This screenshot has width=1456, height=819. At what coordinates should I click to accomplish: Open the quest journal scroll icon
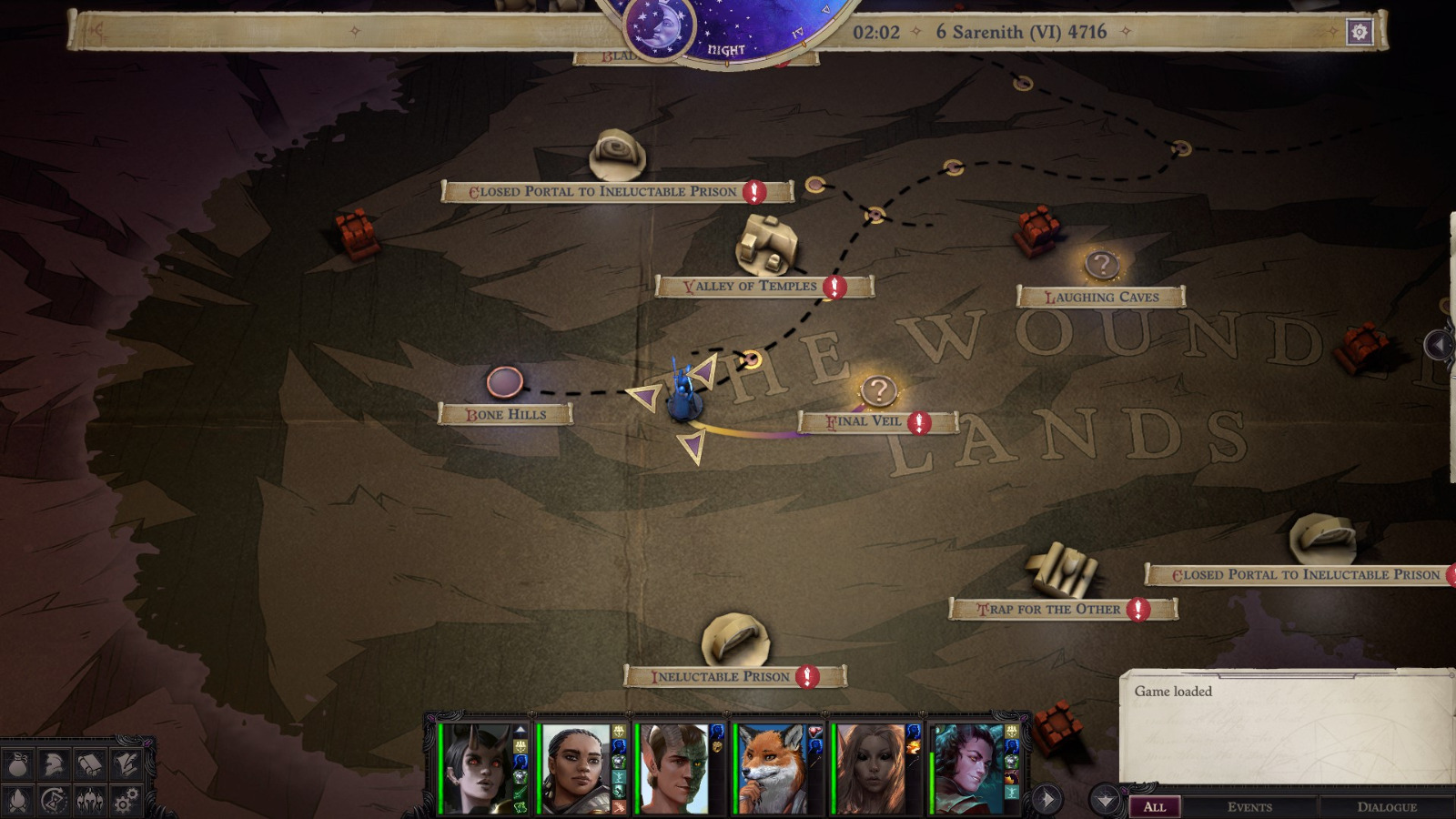pos(89,764)
